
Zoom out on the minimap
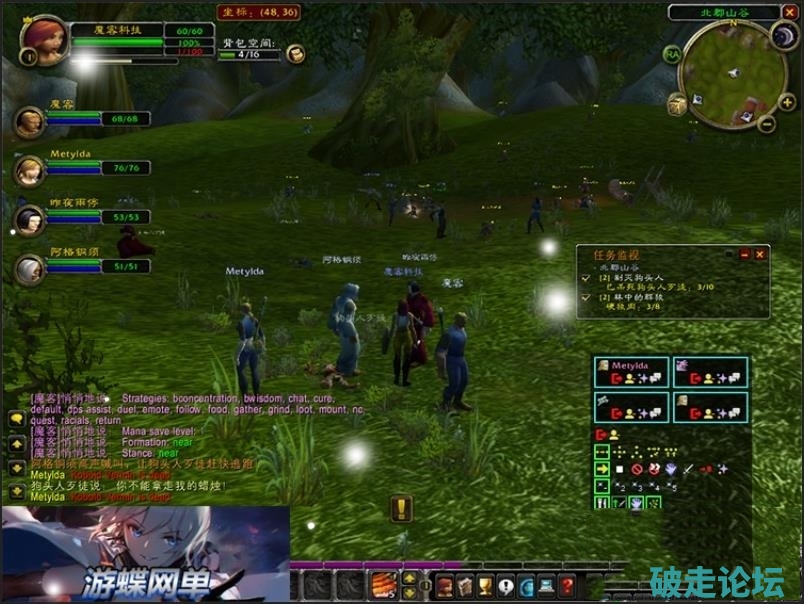pyautogui.click(x=766, y=124)
